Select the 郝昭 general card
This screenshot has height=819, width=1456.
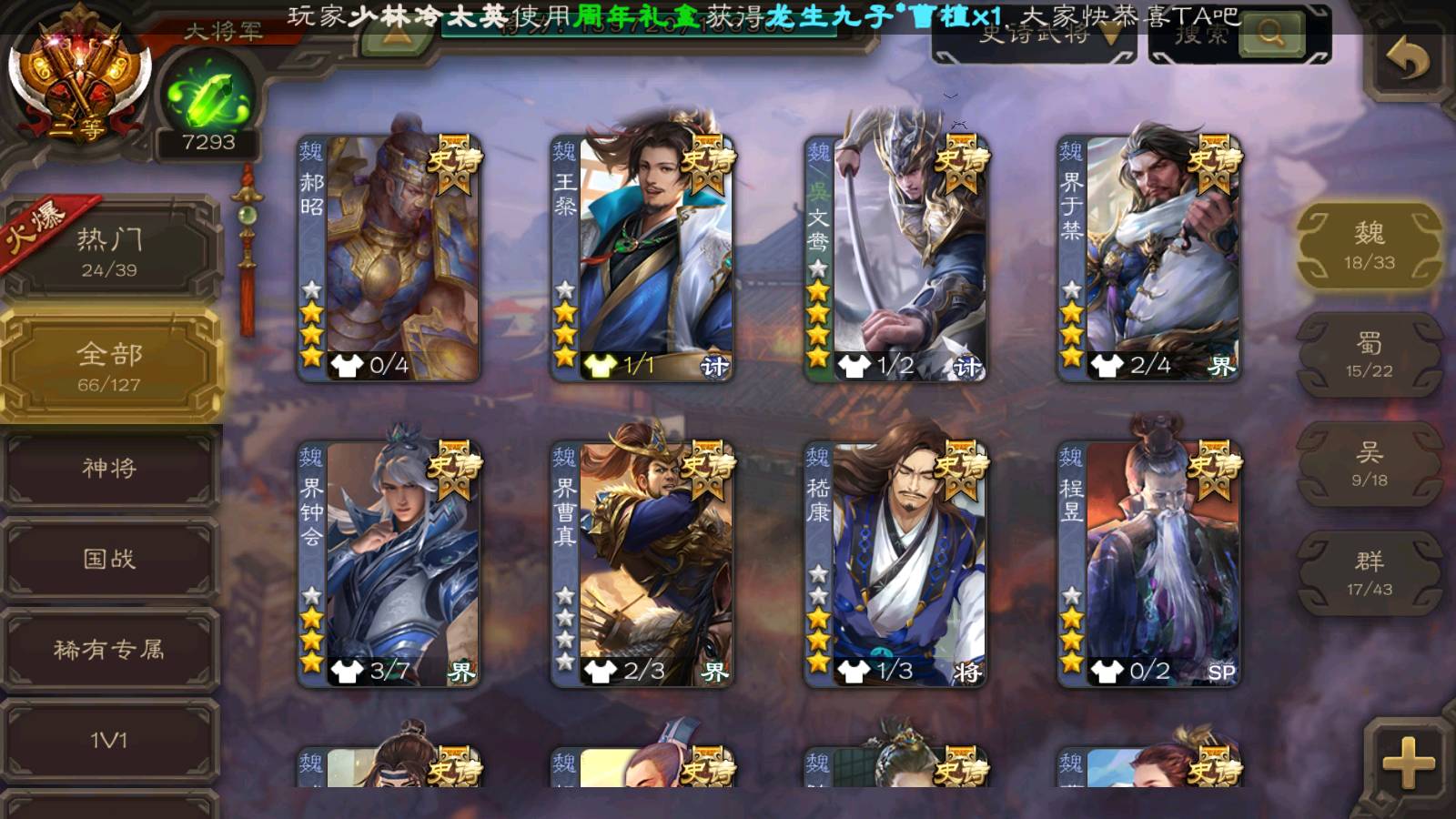[x=389, y=259]
